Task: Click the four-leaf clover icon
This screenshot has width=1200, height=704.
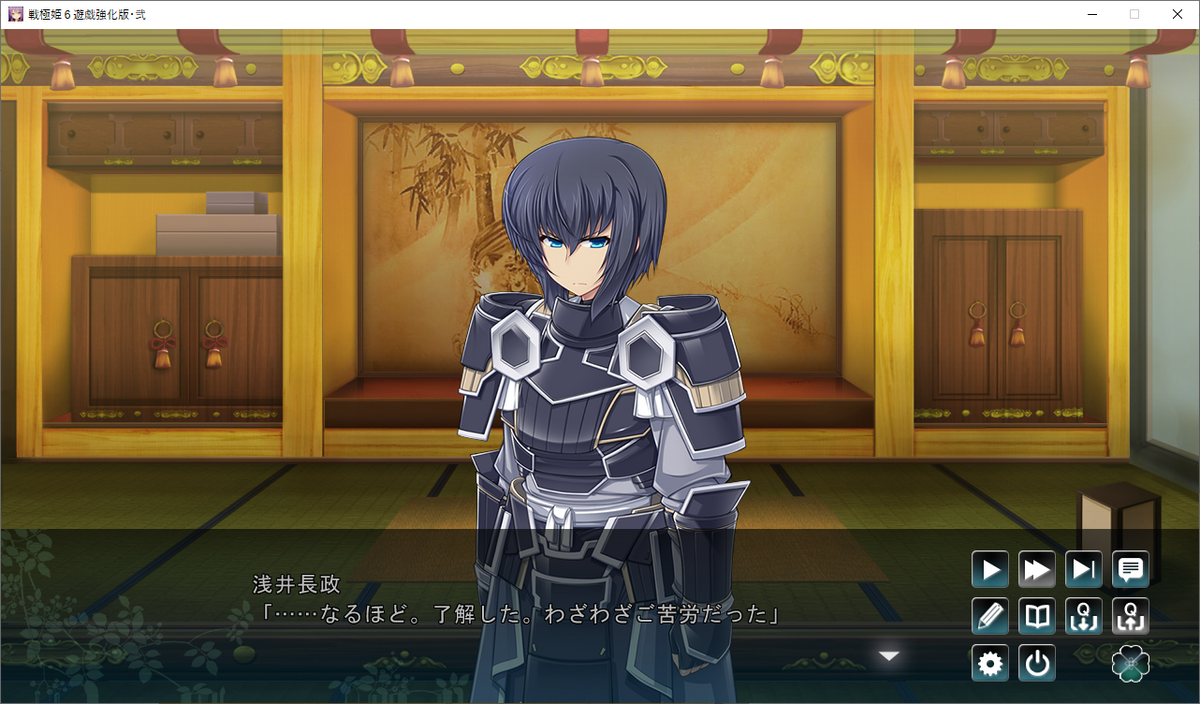Action: point(1131,664)
